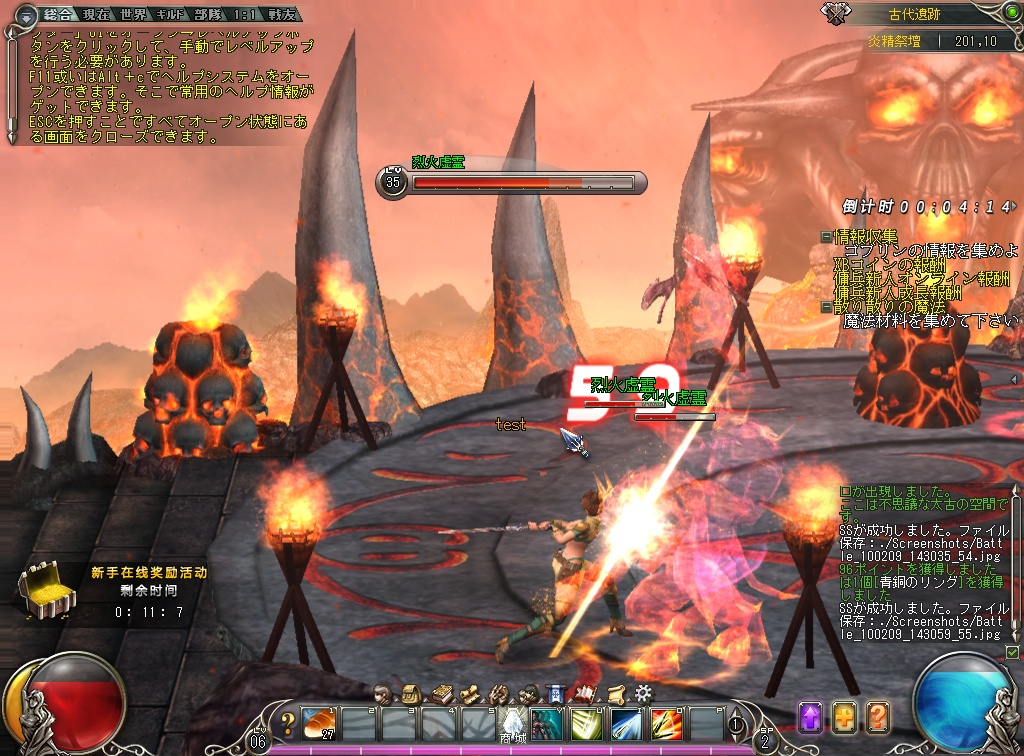Open the gear settings icon
Image resolution: width=1024 pixels, height=756 pixels.
pyautogui.click(x=643, y=692)
